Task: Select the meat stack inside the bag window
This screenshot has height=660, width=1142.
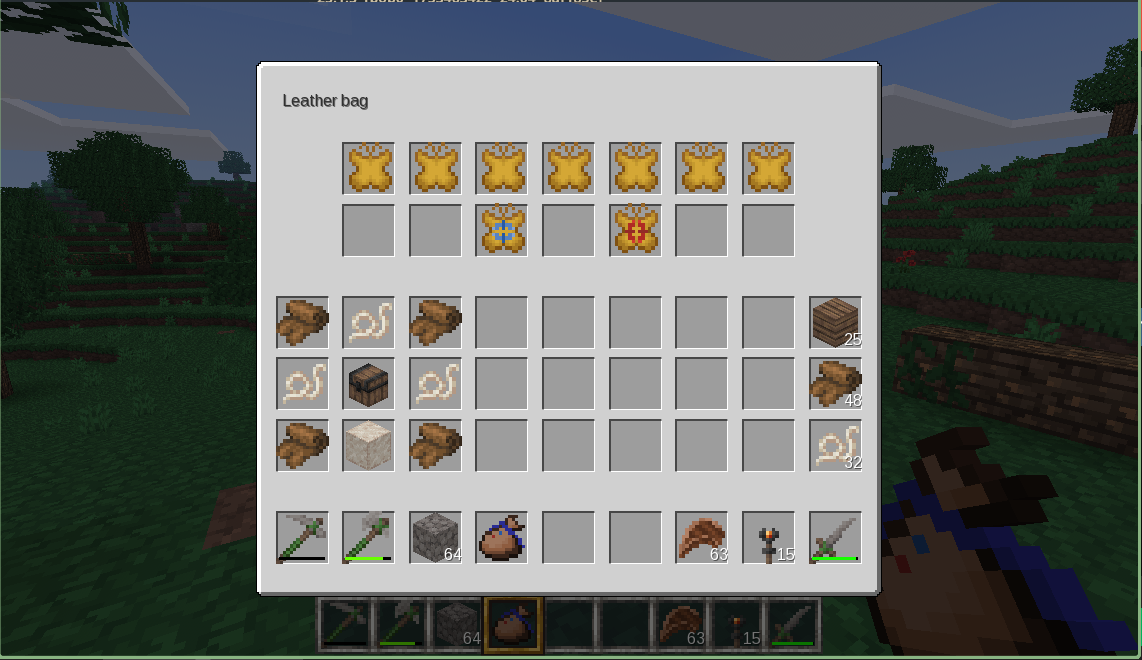Action: 701,537
